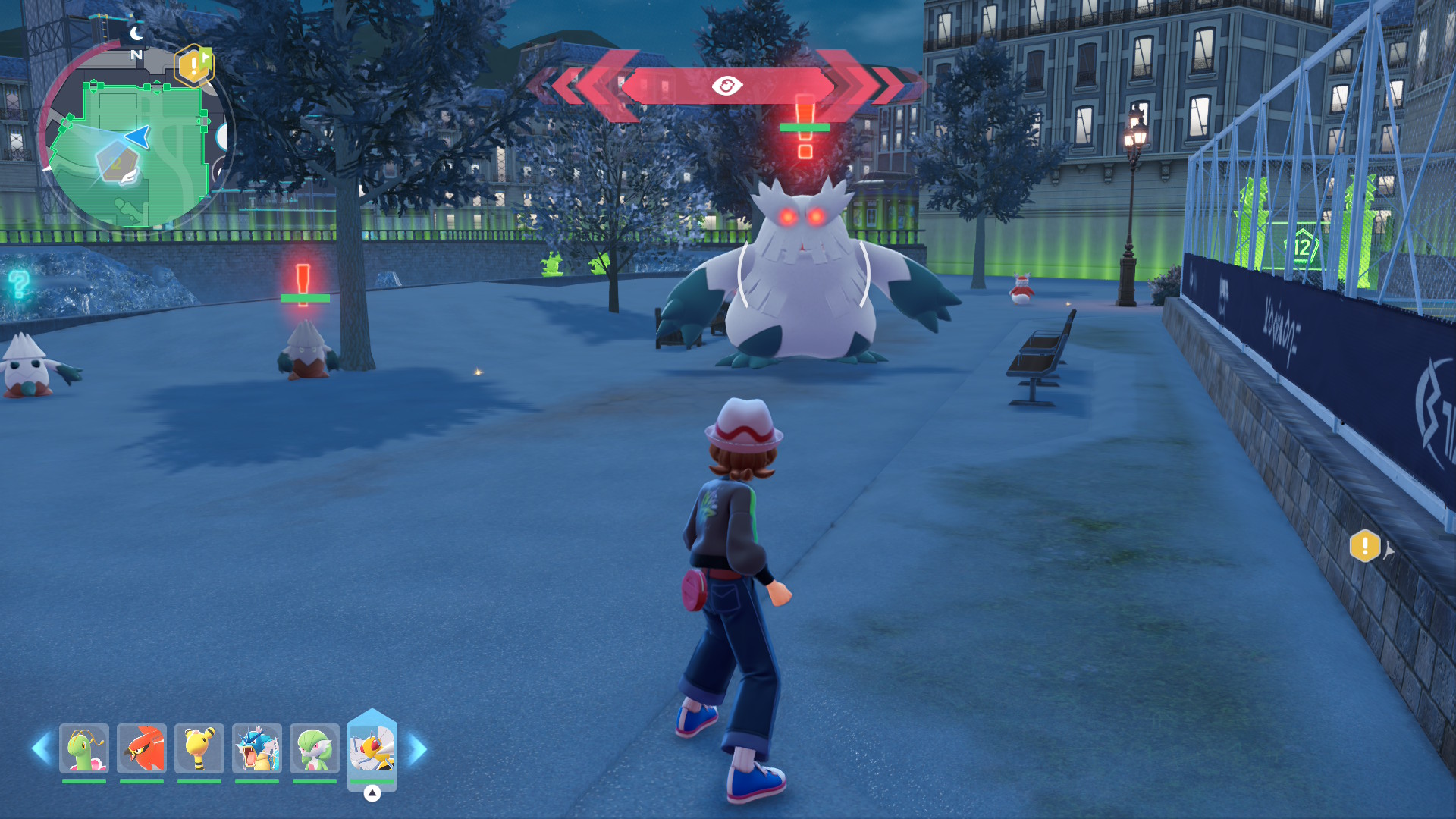Select Meganium in the party bar
The image size is (1456, 819).
pyautogui.click(x=84, y=748)
